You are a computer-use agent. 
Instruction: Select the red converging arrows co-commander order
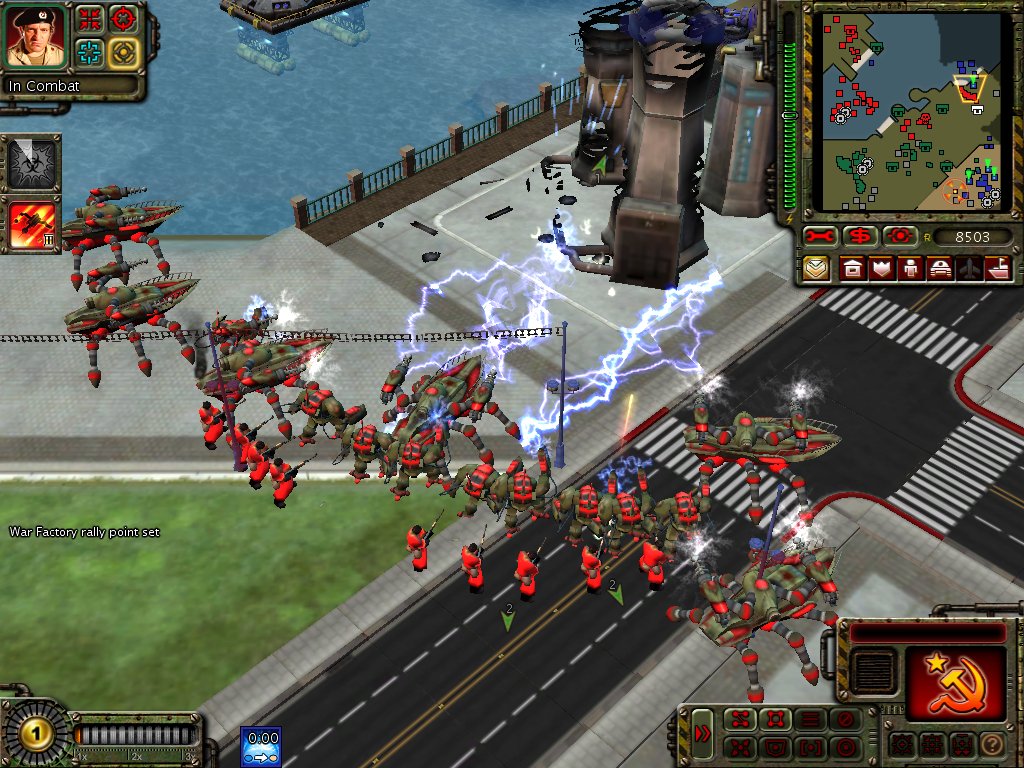pos(89,18)
